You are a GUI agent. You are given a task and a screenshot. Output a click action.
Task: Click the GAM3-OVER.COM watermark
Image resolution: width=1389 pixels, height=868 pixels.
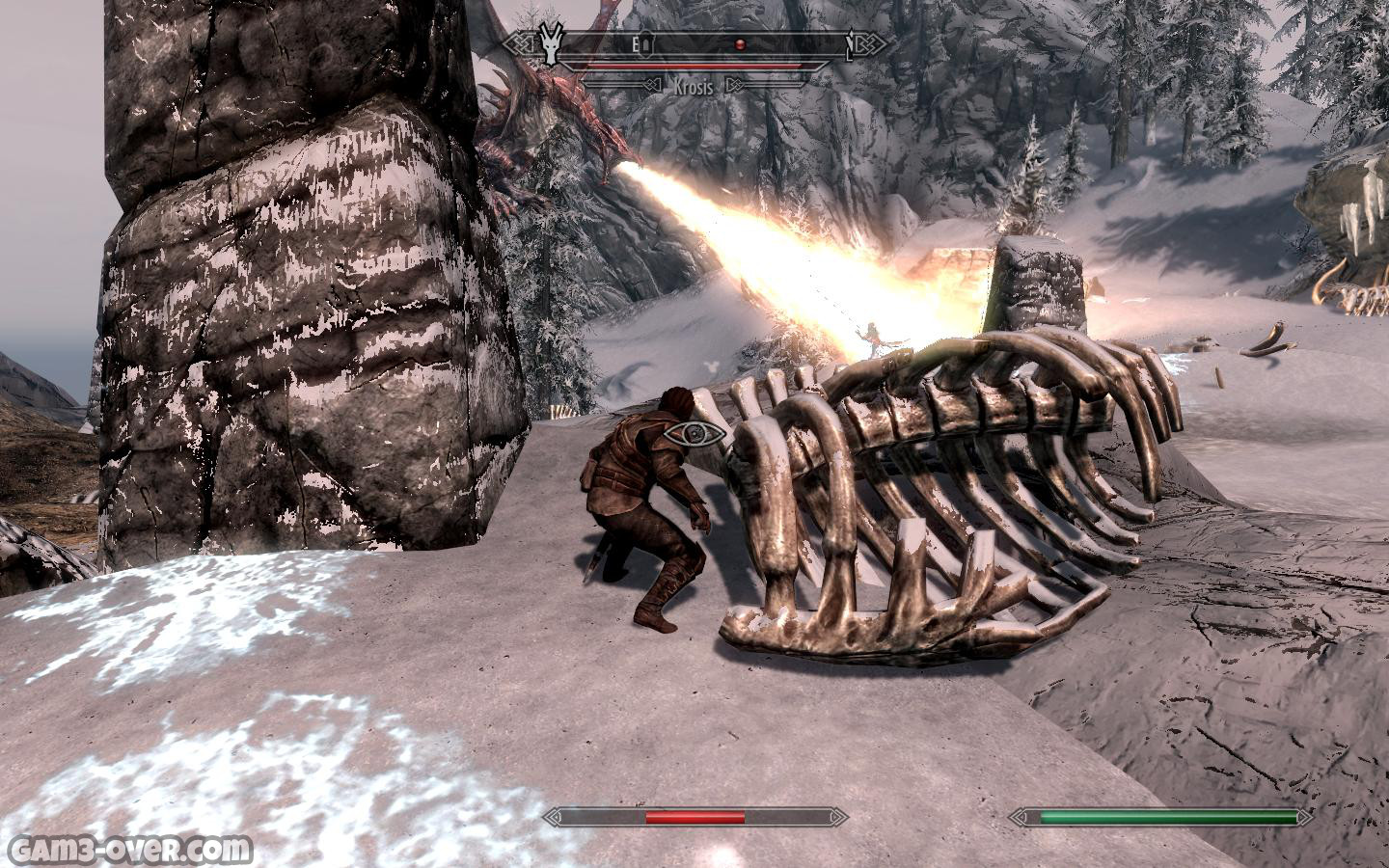[128, 850]
